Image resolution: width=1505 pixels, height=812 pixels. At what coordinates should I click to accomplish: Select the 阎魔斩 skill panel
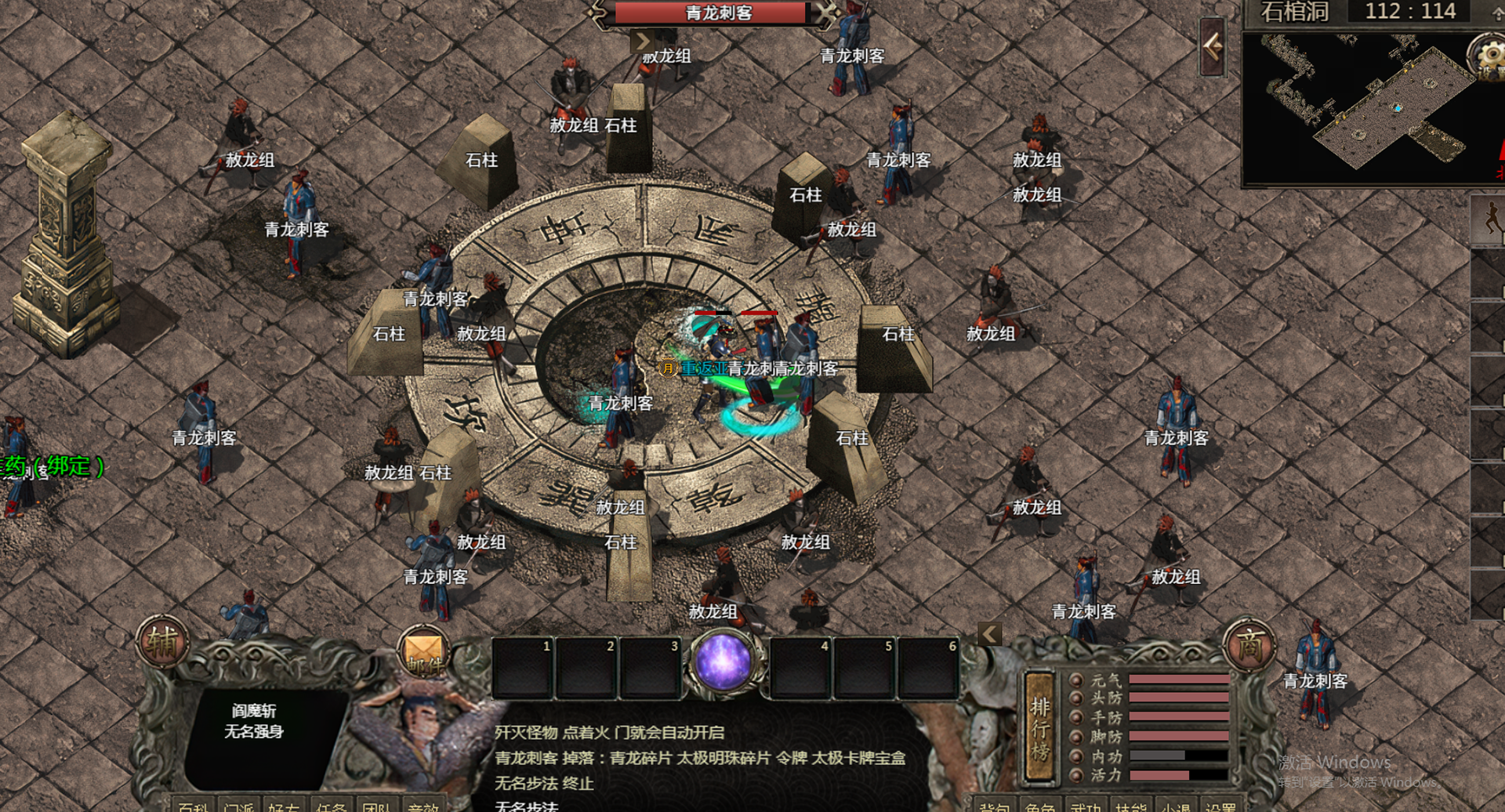(x=253, y=721)
